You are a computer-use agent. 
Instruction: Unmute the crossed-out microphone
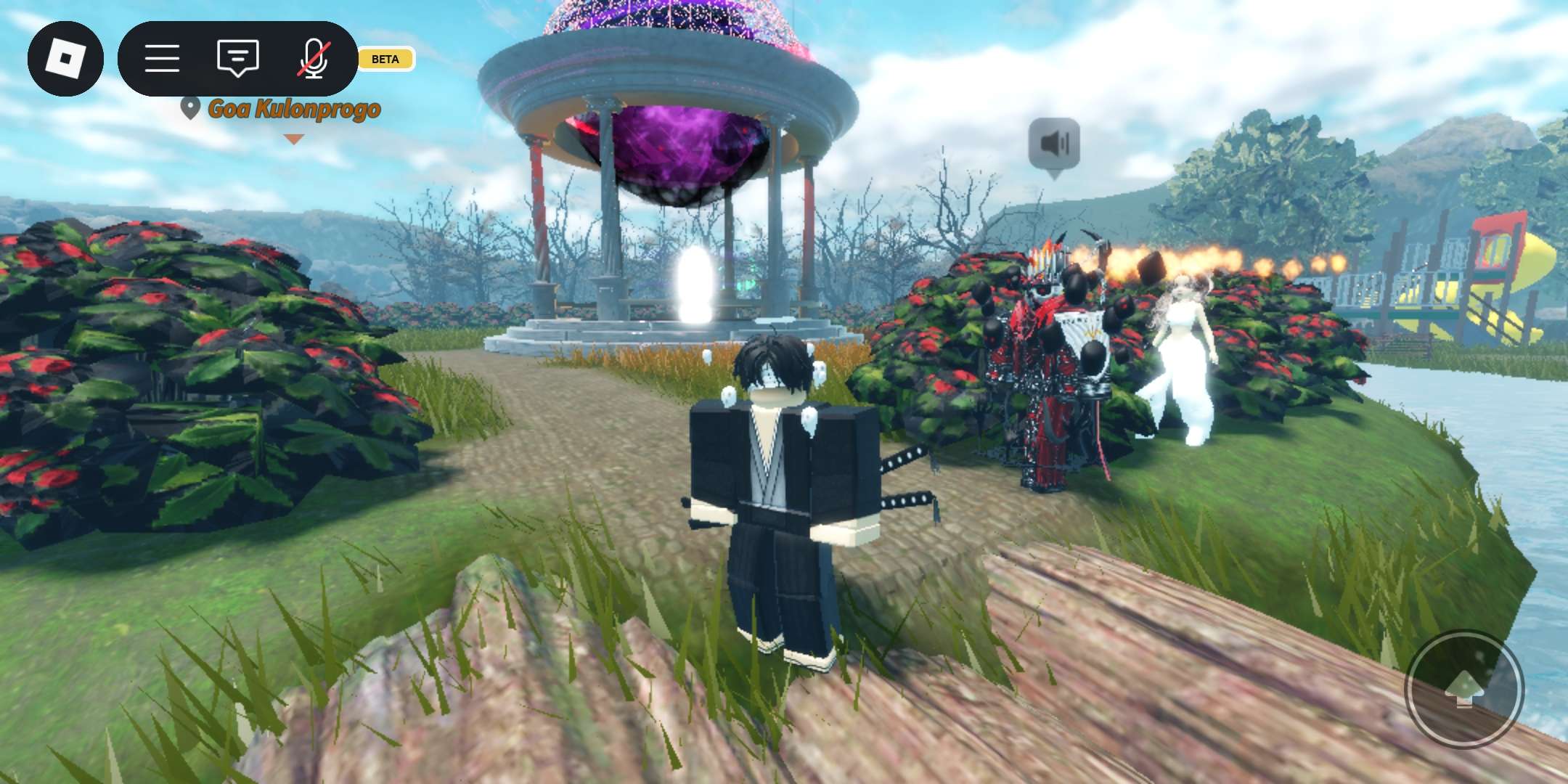click(314, 58)
